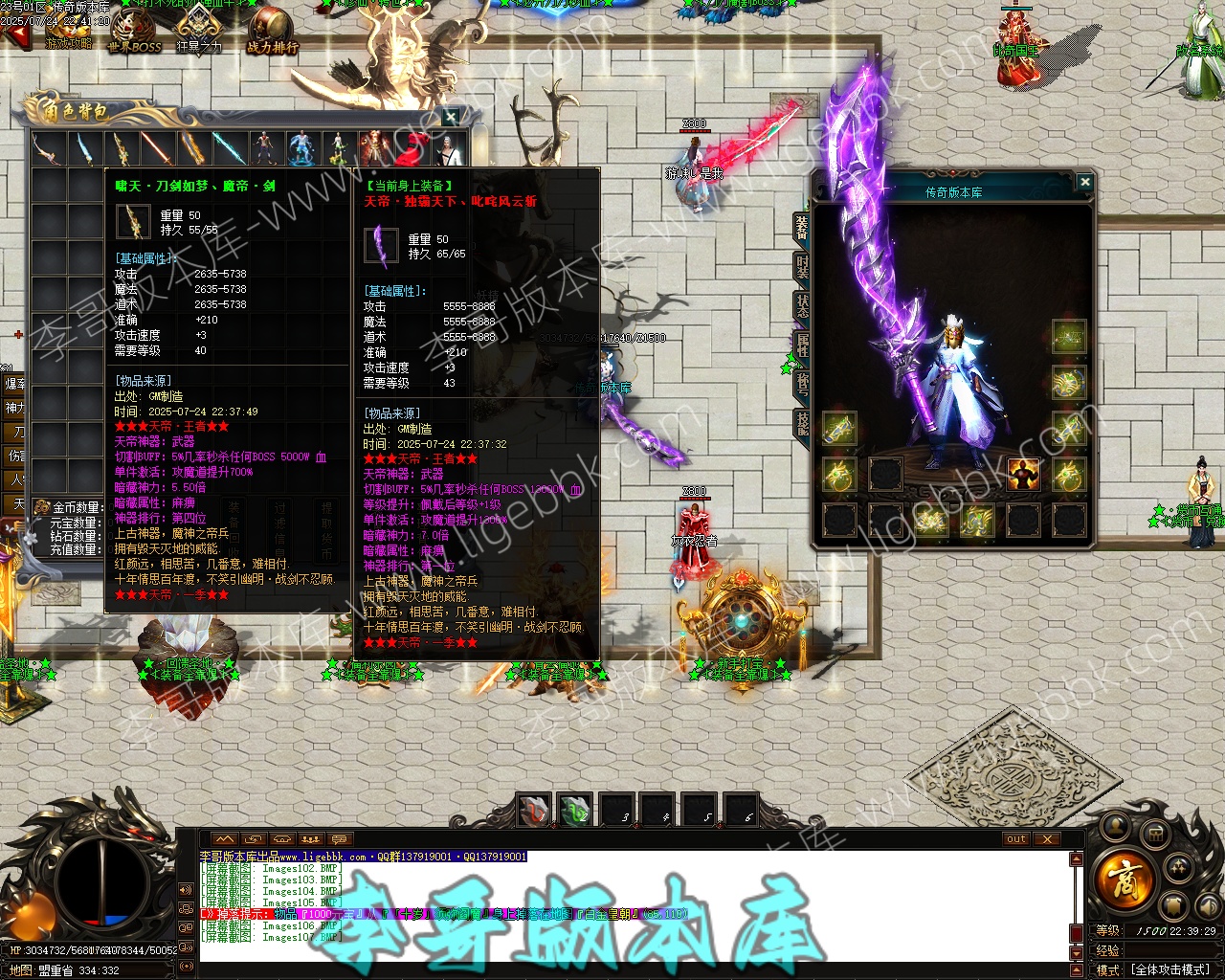The image size is (1225, 980).
Task: Open the 世界BOSS menu
Action: [135, 33]
